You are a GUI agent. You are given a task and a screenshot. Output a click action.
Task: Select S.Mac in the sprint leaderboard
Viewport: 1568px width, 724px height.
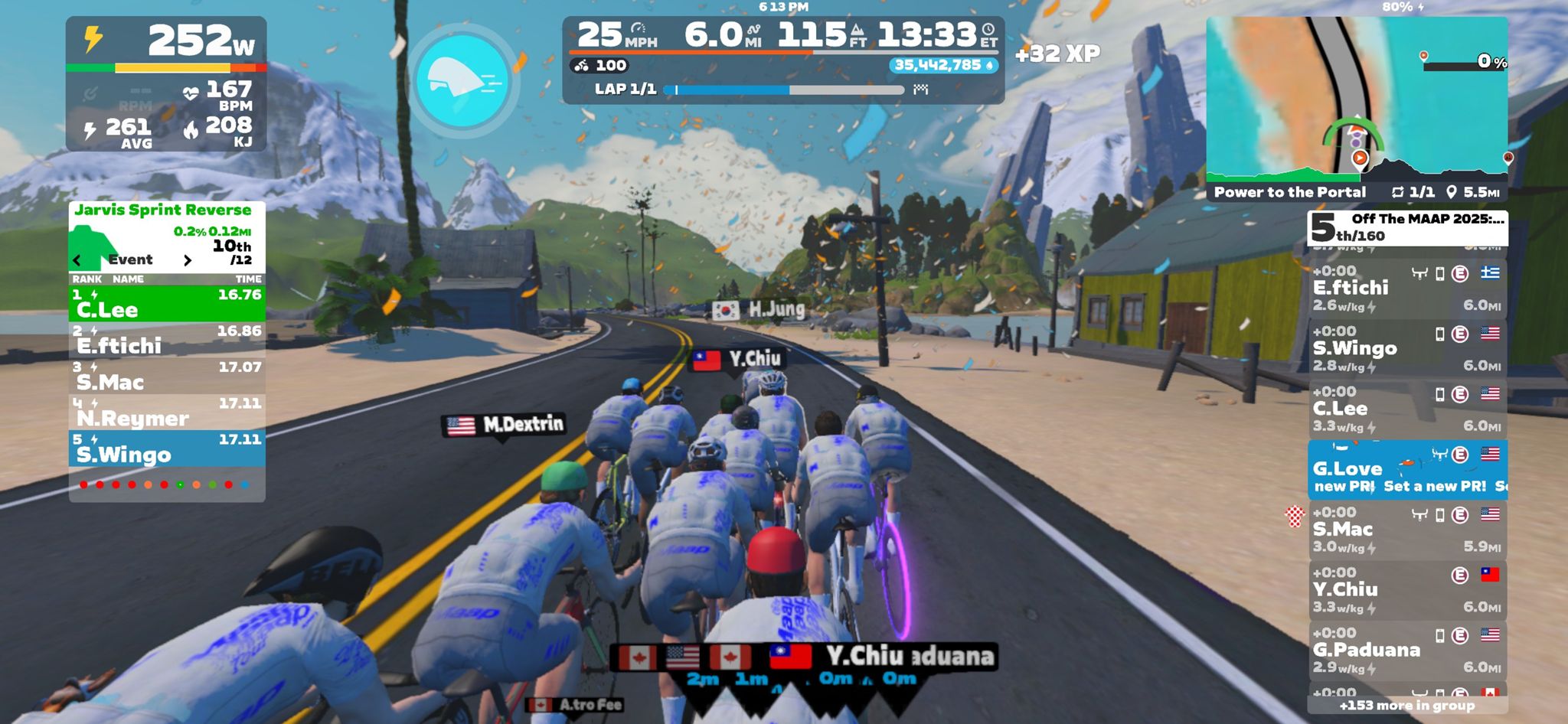pos(167,375)
